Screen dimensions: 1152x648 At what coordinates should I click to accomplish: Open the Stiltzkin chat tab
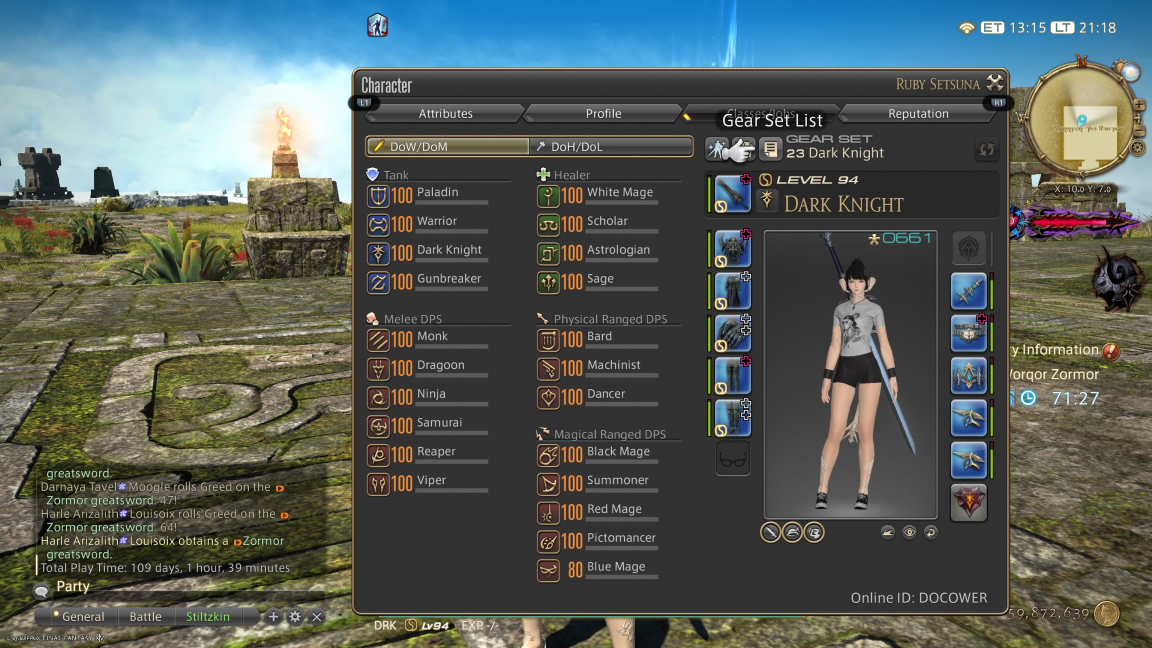208,617
